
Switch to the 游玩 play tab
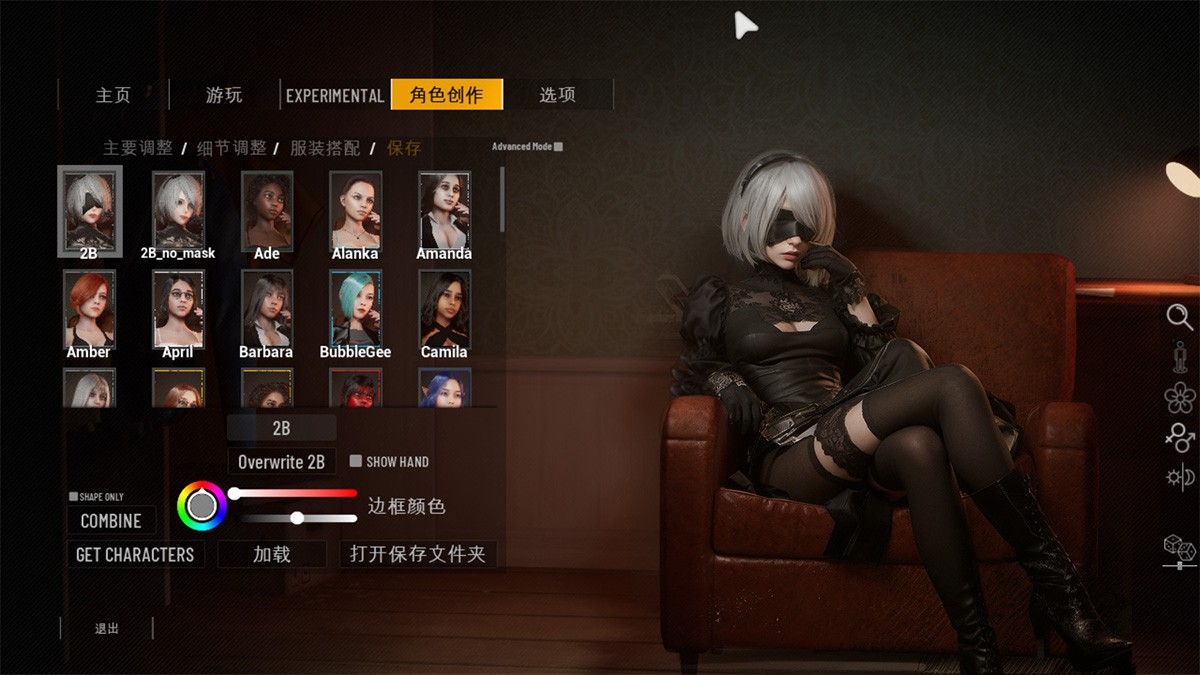click(224, 95)
